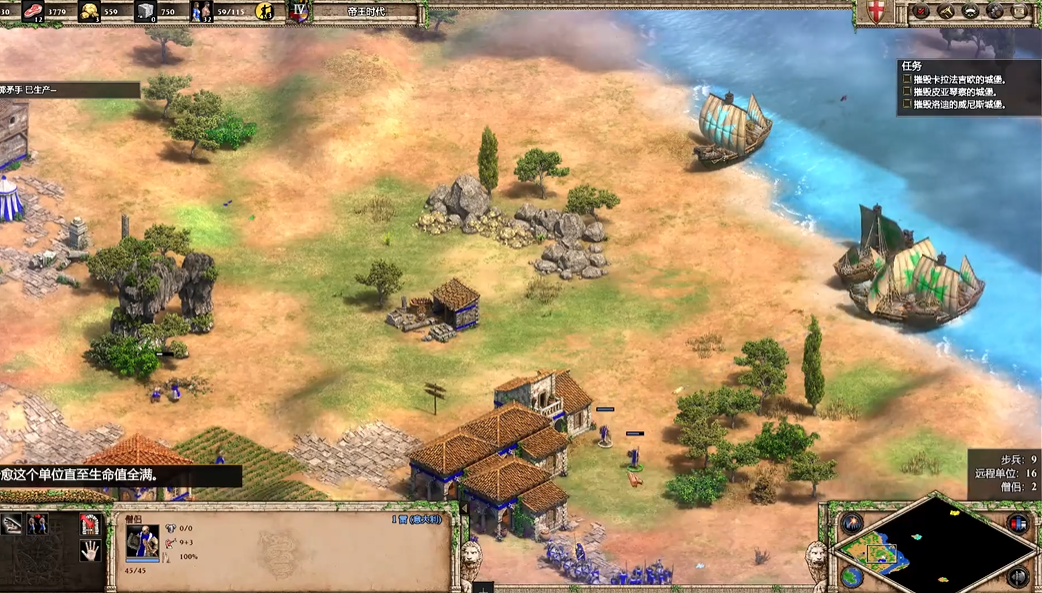The image size is (1042, 593).
Task: Select the monk's Heal command icon
Action: 12,524
